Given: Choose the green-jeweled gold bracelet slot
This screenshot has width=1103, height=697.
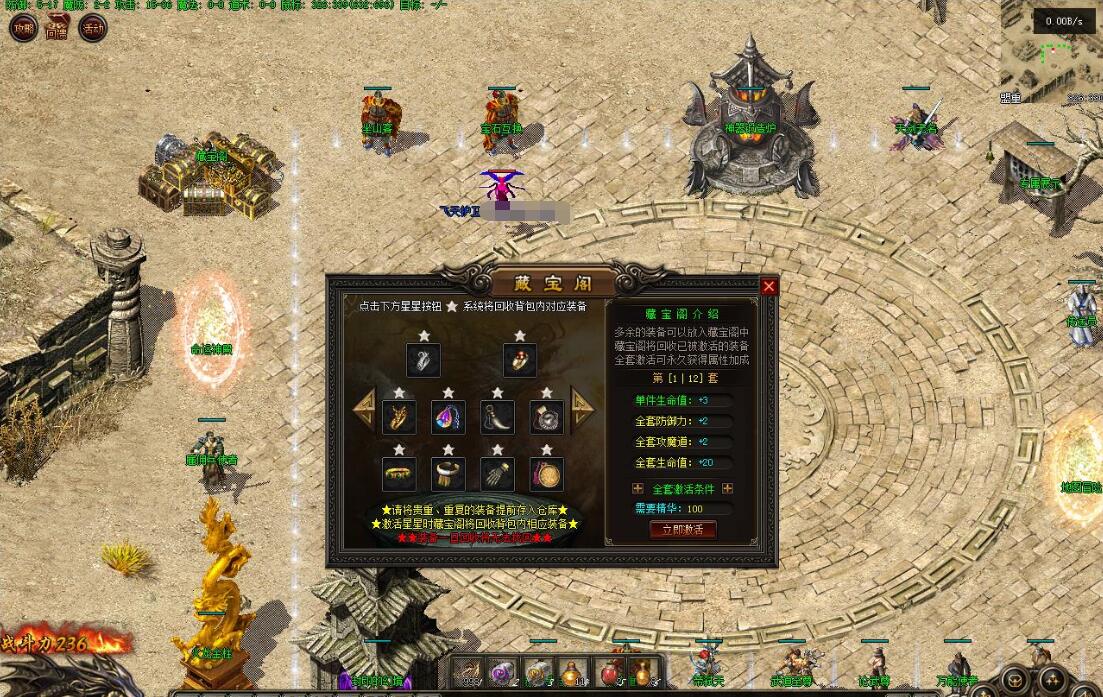Looking at the screenshot, I should [x=400, y=473].
